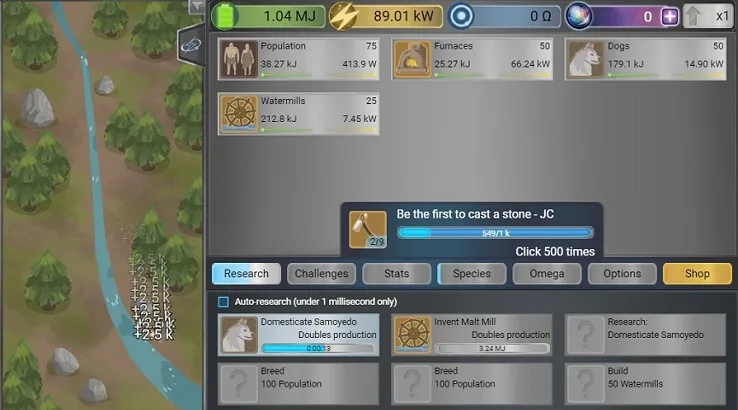Click the satellite icon on map edge
This screenshot has height=410, width=738.
click(x=190, y=44)
